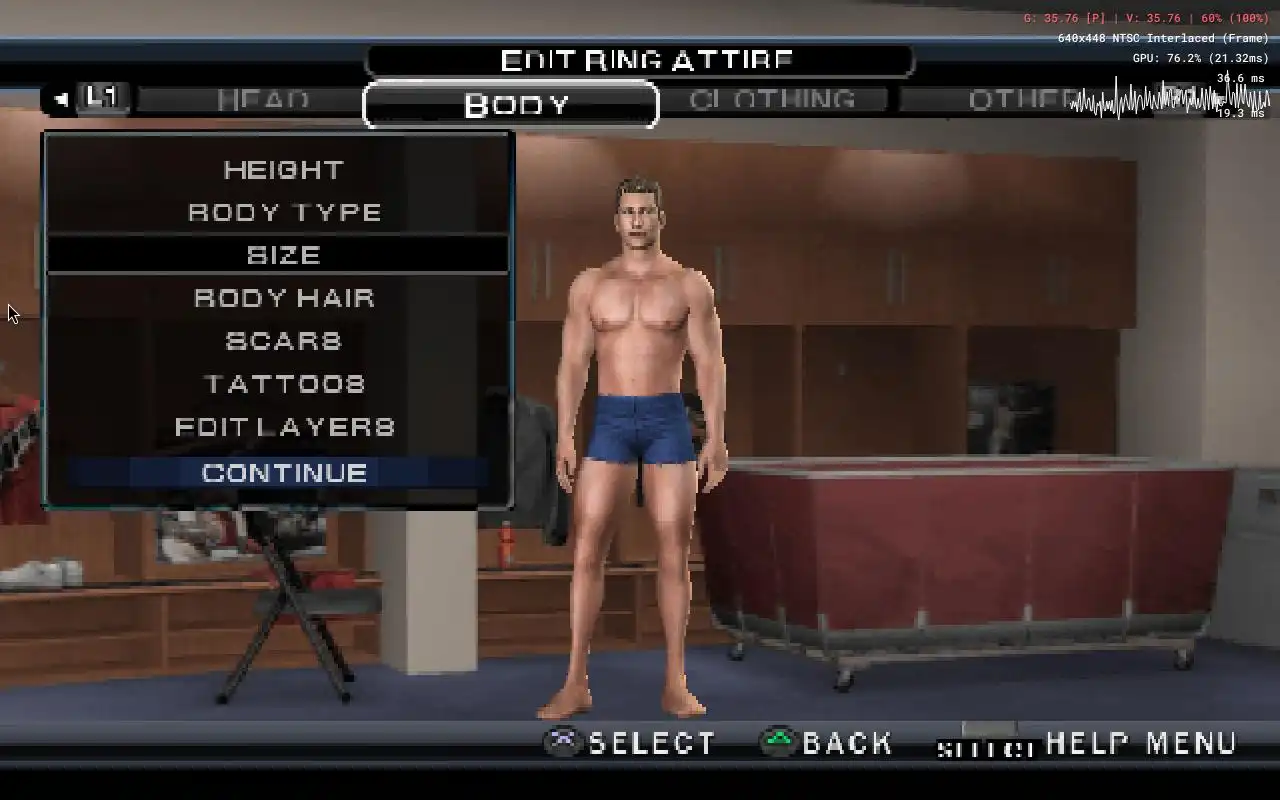Open the Body Hair option
Screen dimensions: 1280x800
pyautogui.click(x=284, y=298)
